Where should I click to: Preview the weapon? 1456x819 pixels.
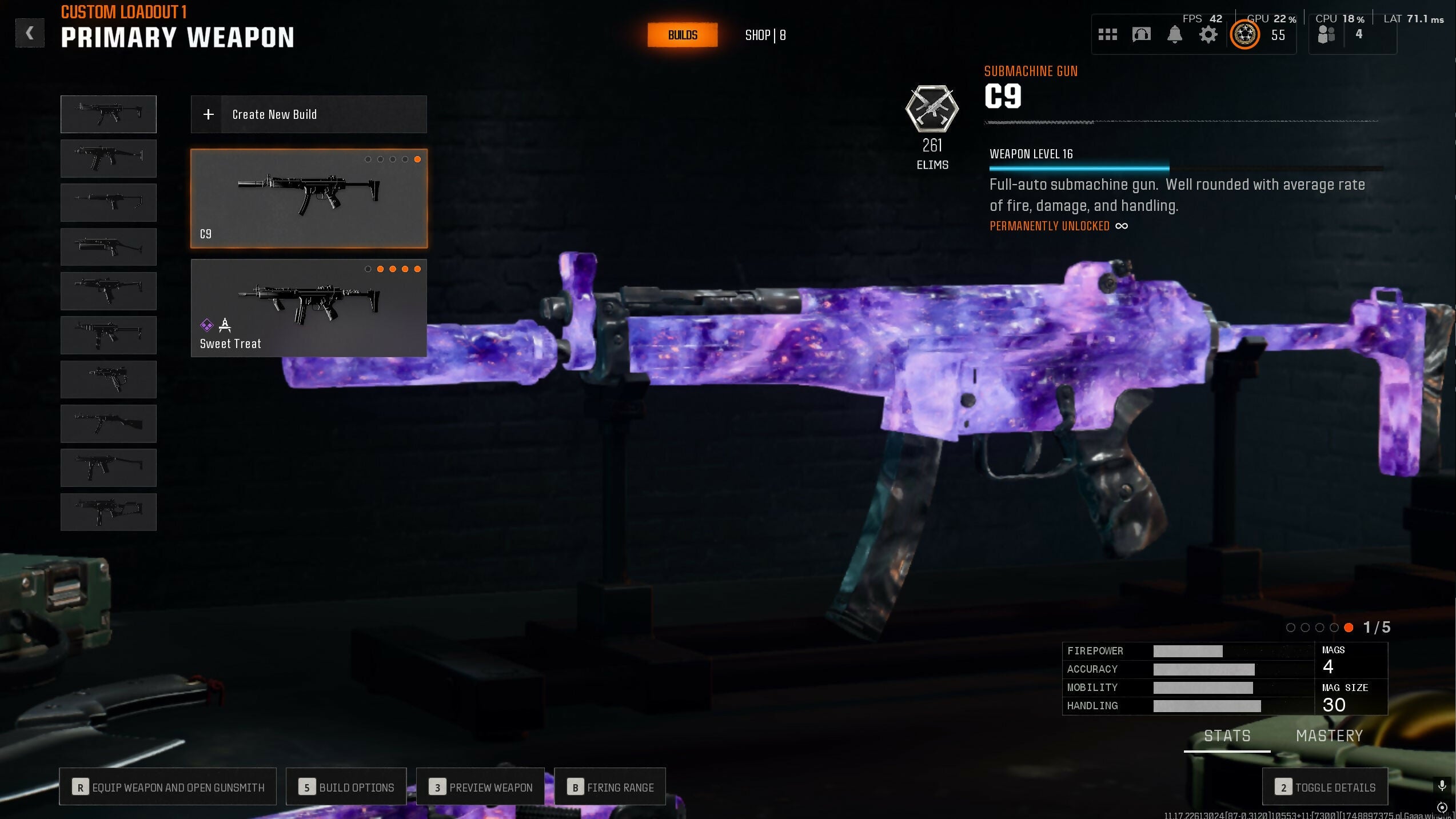[x=481, y=787]
